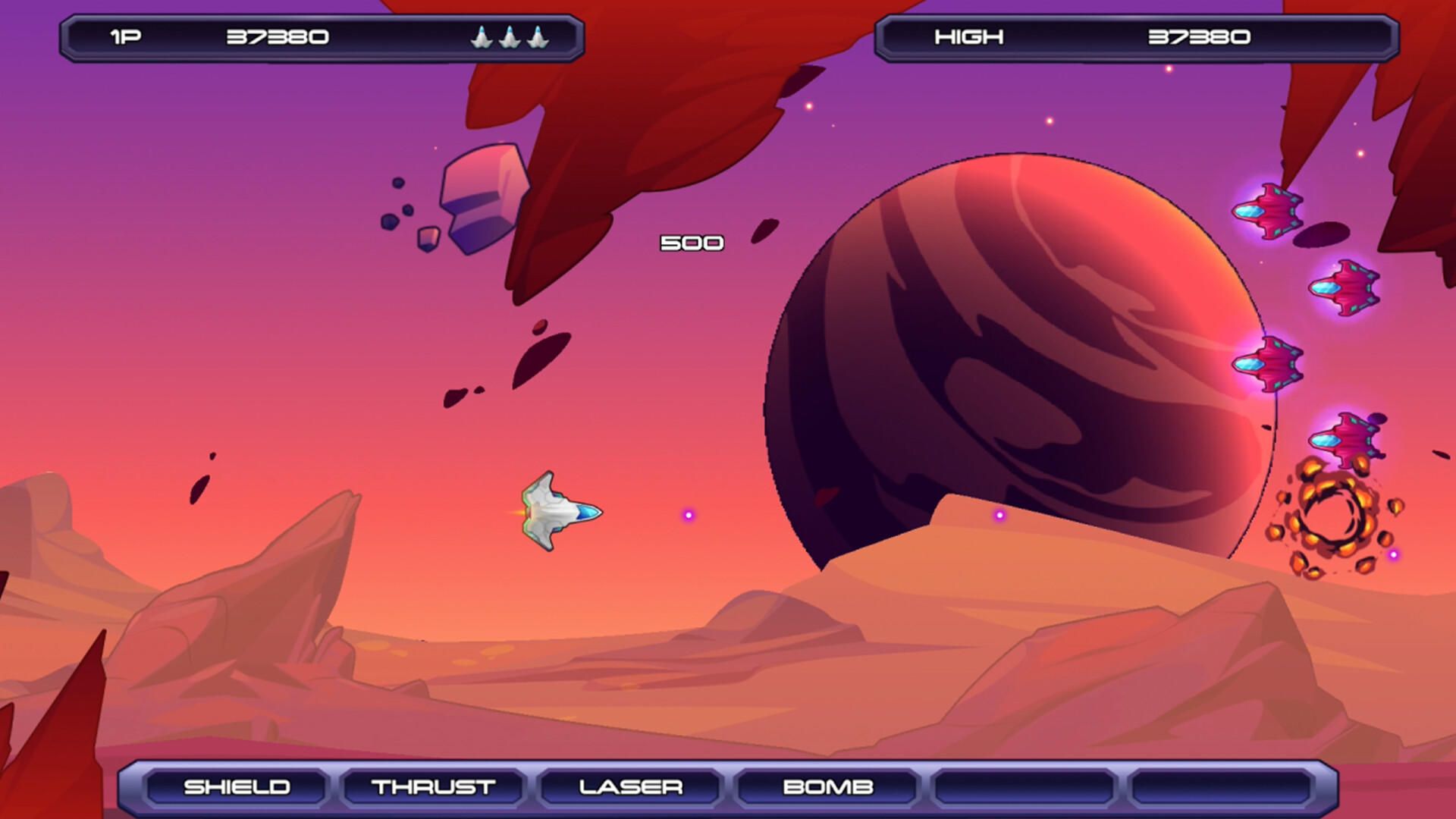This screenshot has height=819, width=1456.
Task: Activate the THRUST power-up button
Action: point(432,786)
